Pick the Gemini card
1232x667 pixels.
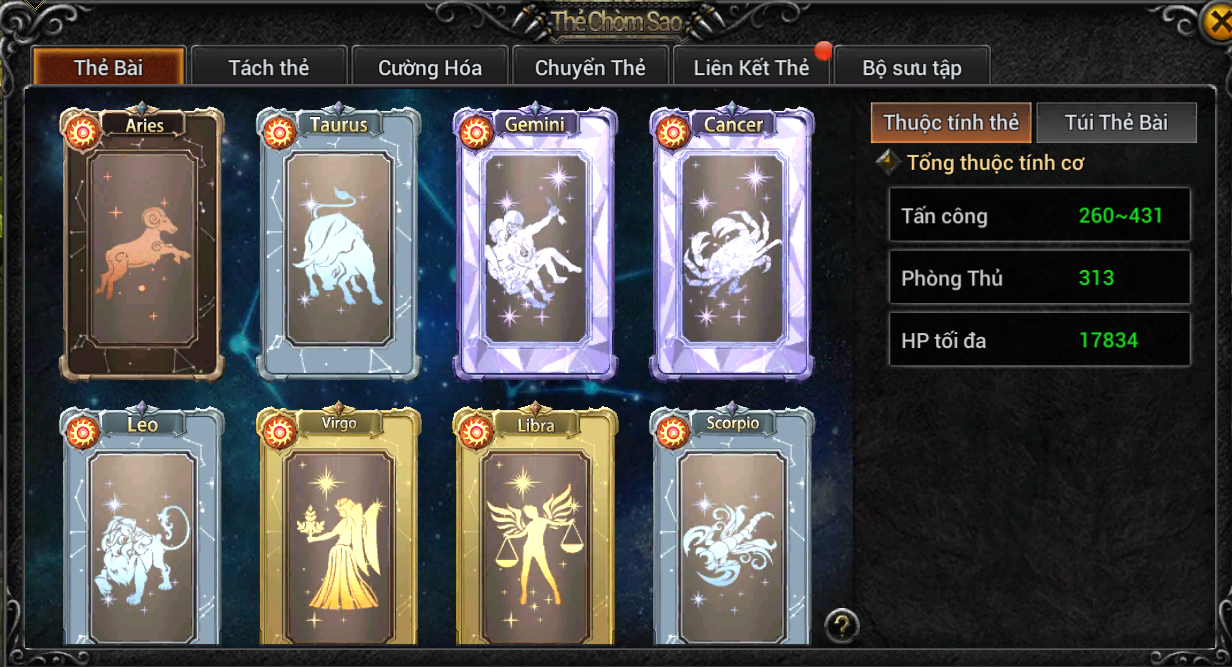(x=535, y=245)
